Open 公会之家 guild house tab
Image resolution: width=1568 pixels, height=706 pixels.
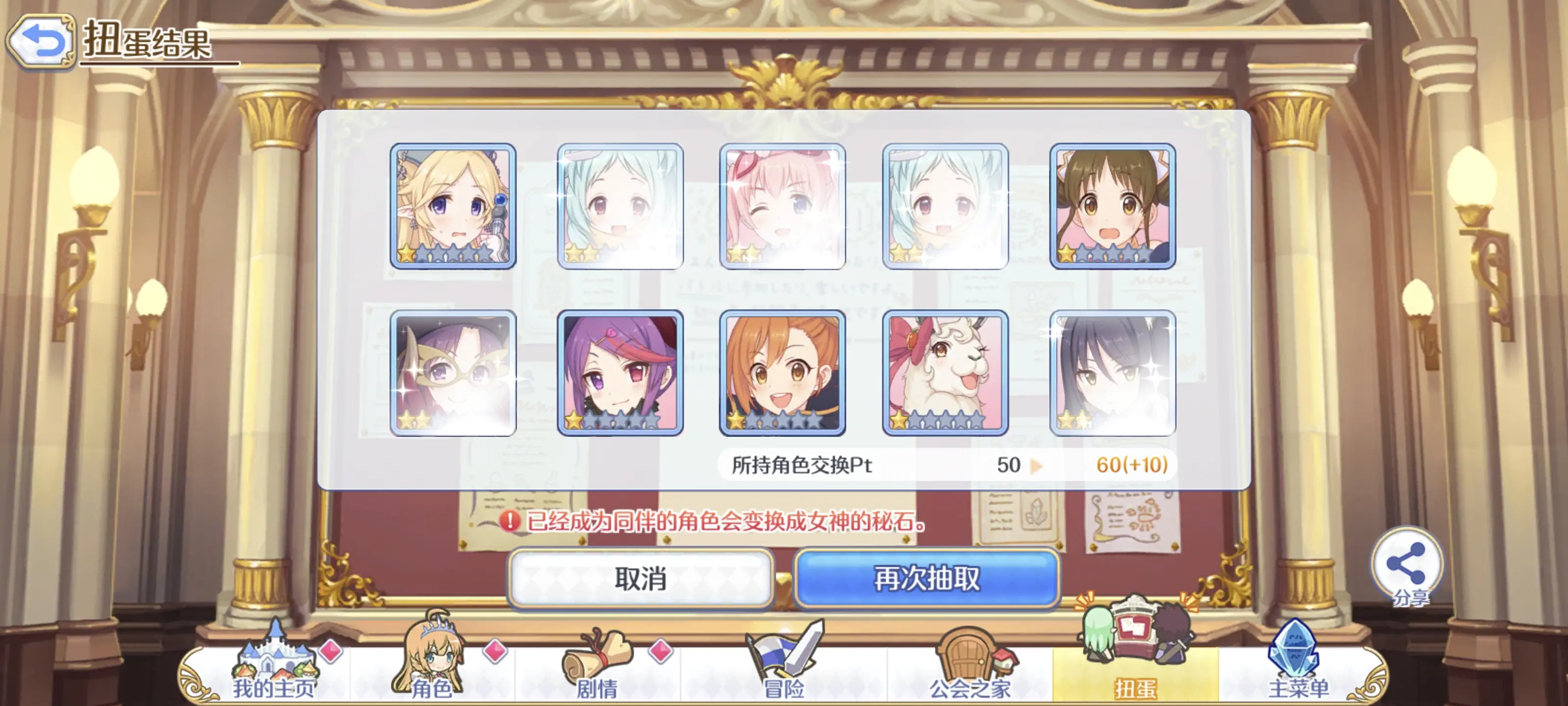pos(969,670)
